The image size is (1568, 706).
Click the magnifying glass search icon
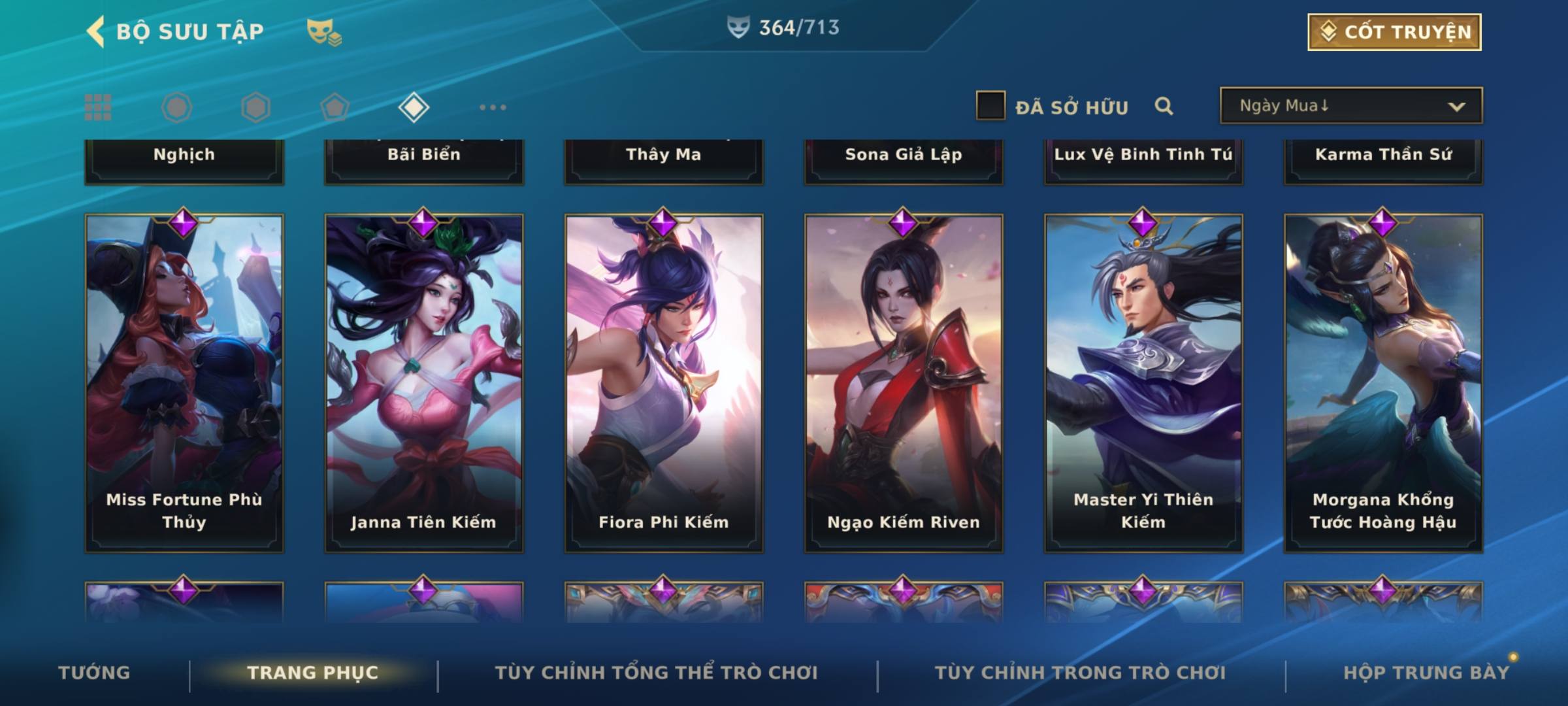(x=1164, y=106)
